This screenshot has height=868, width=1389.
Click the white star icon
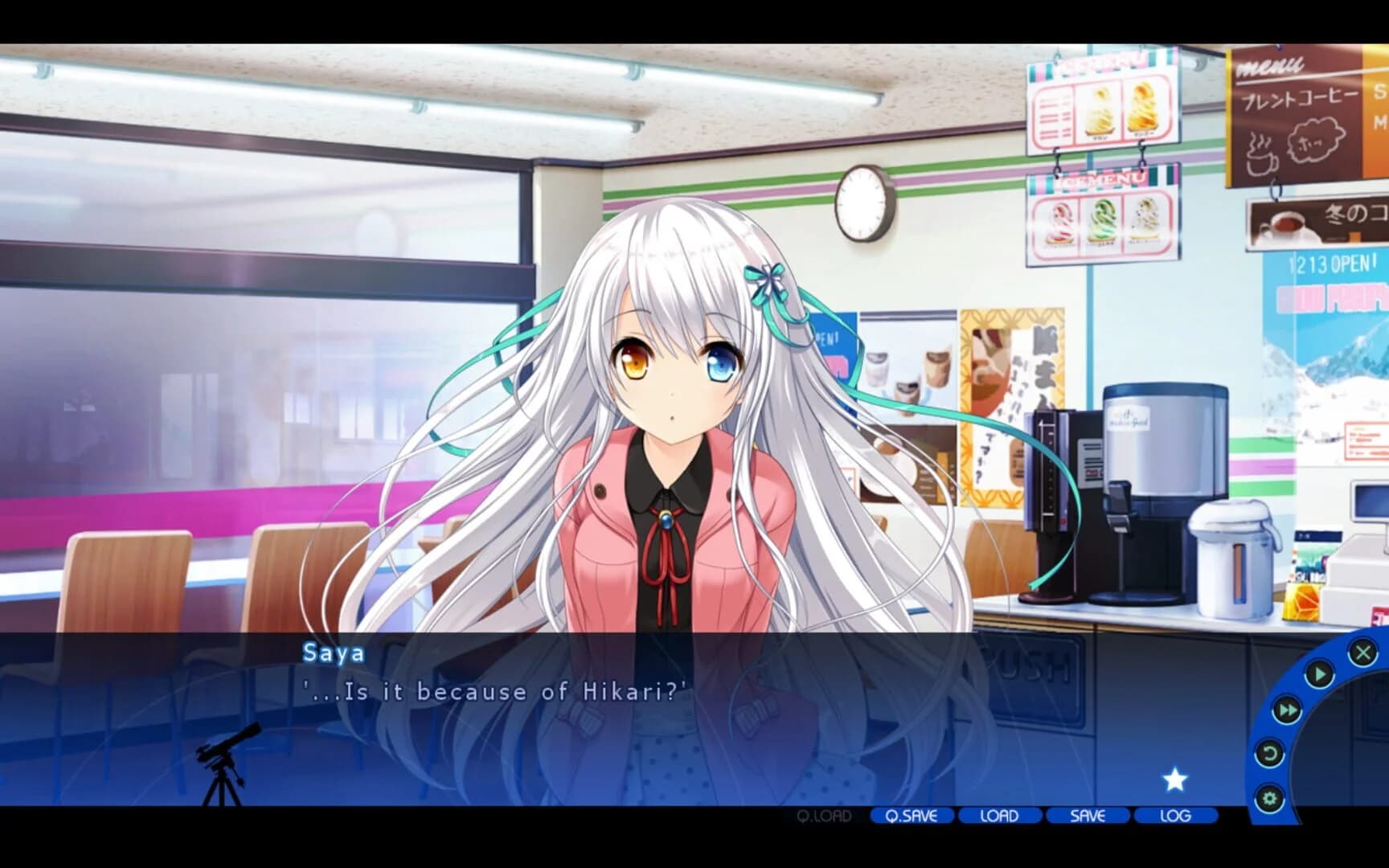[x=1174, y=776]
